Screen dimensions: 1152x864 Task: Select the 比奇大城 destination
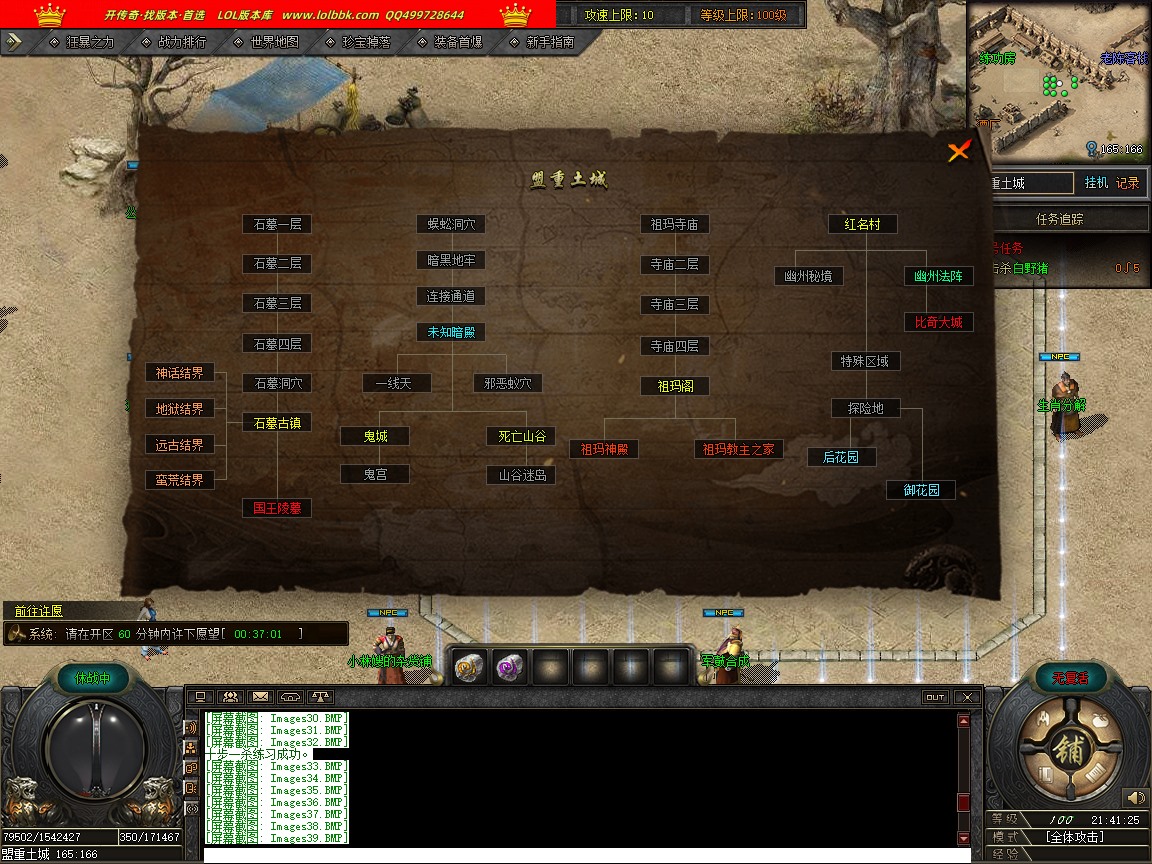click(938, 322)
